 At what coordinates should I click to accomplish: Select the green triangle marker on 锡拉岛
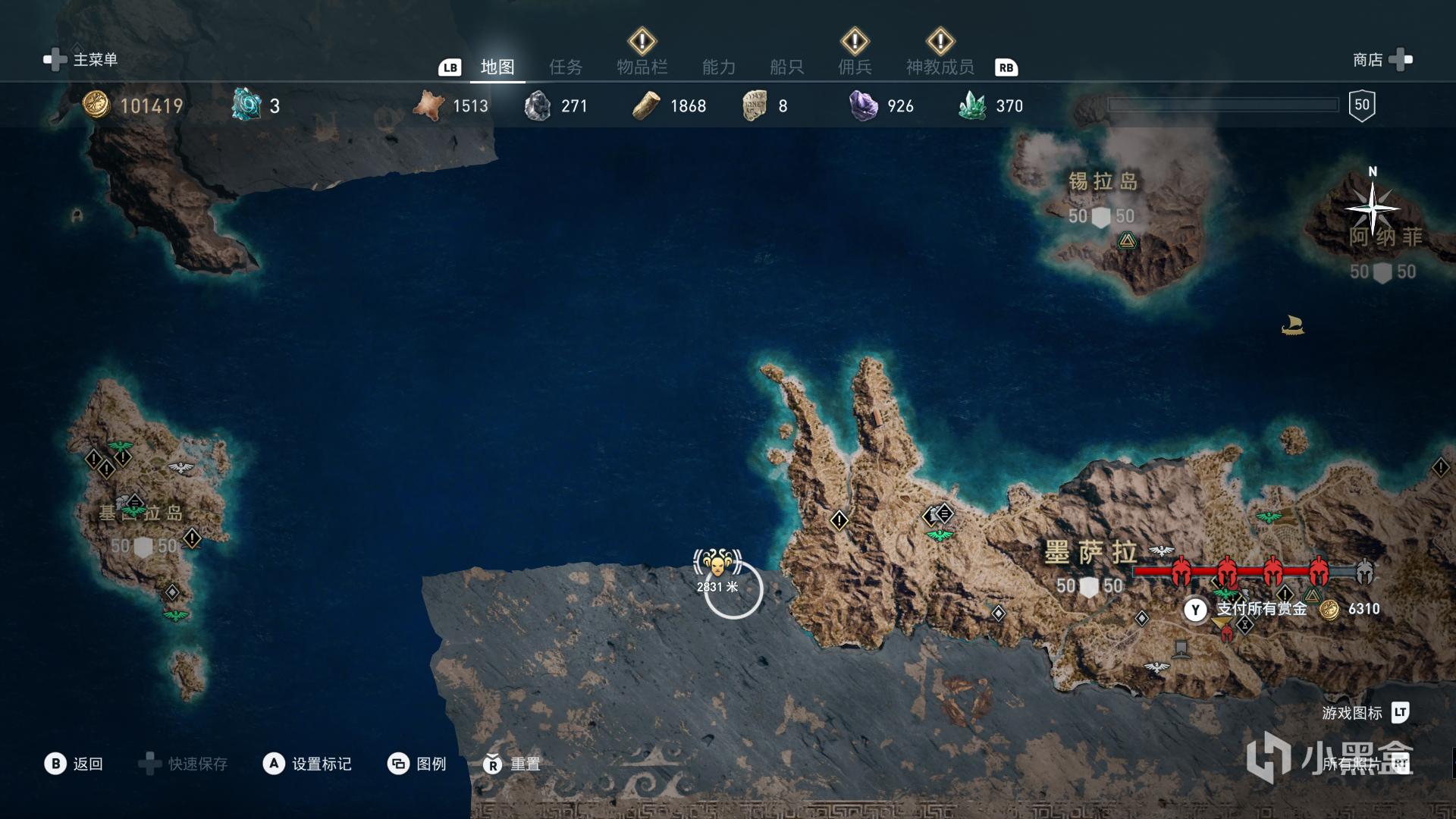coord(1127,242)
